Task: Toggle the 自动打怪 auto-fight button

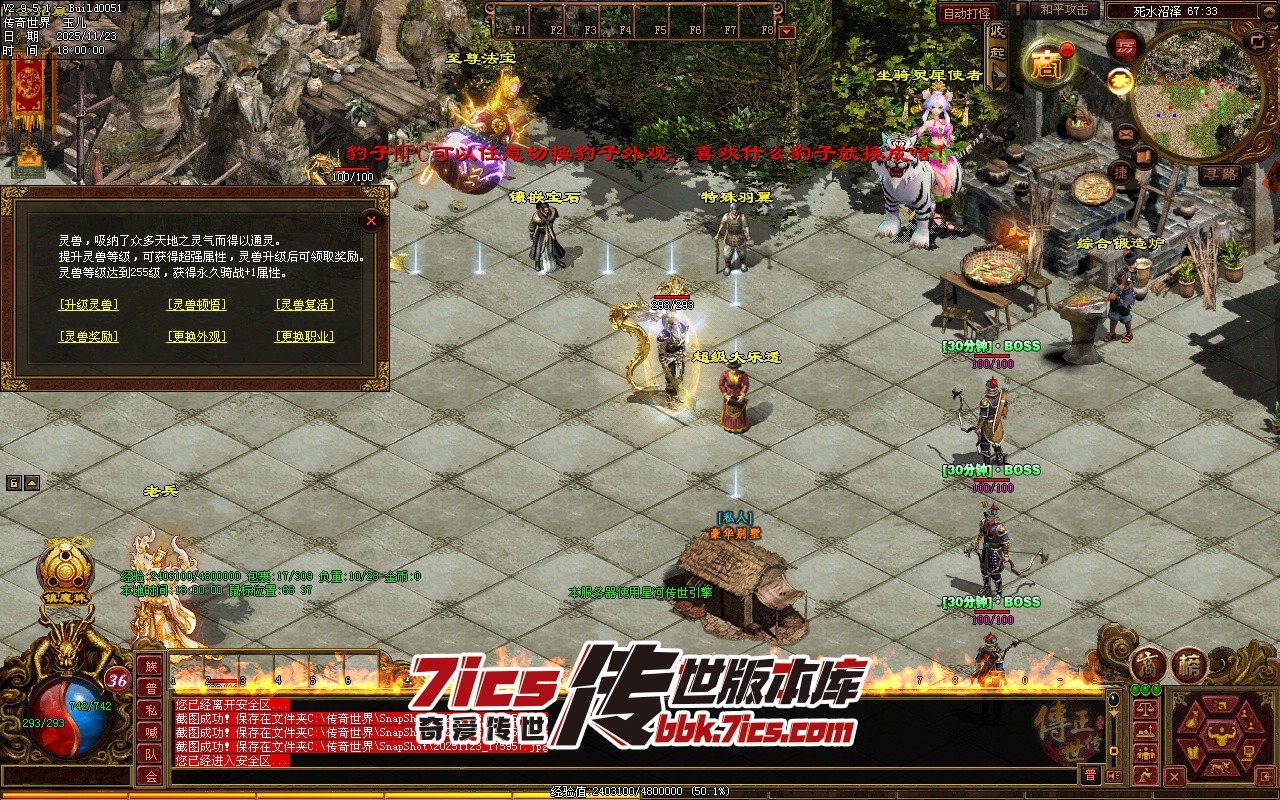Action: pyautogui.click(x=967, y=13)
